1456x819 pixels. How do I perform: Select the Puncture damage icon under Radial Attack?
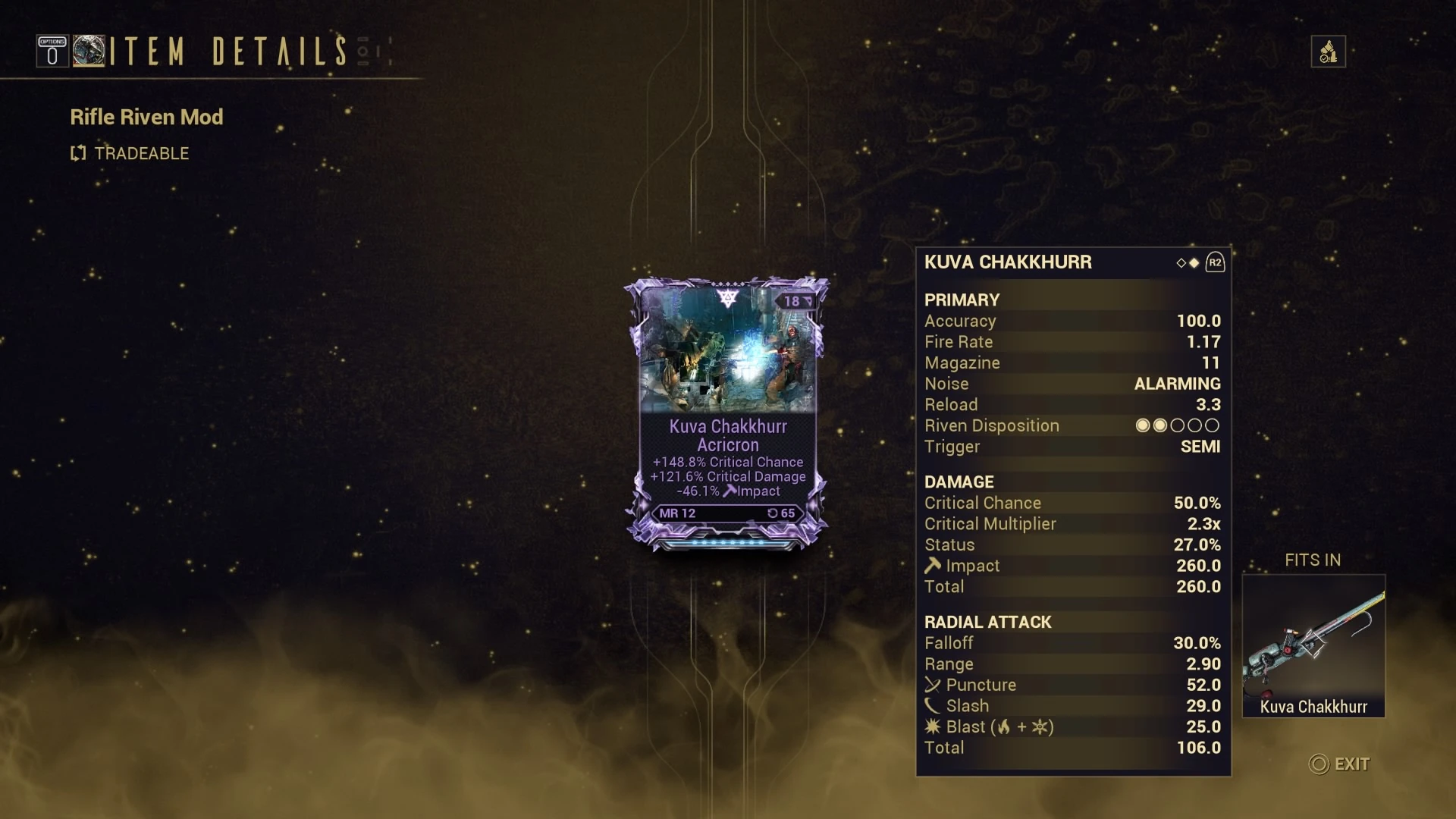tap(932, 684)
